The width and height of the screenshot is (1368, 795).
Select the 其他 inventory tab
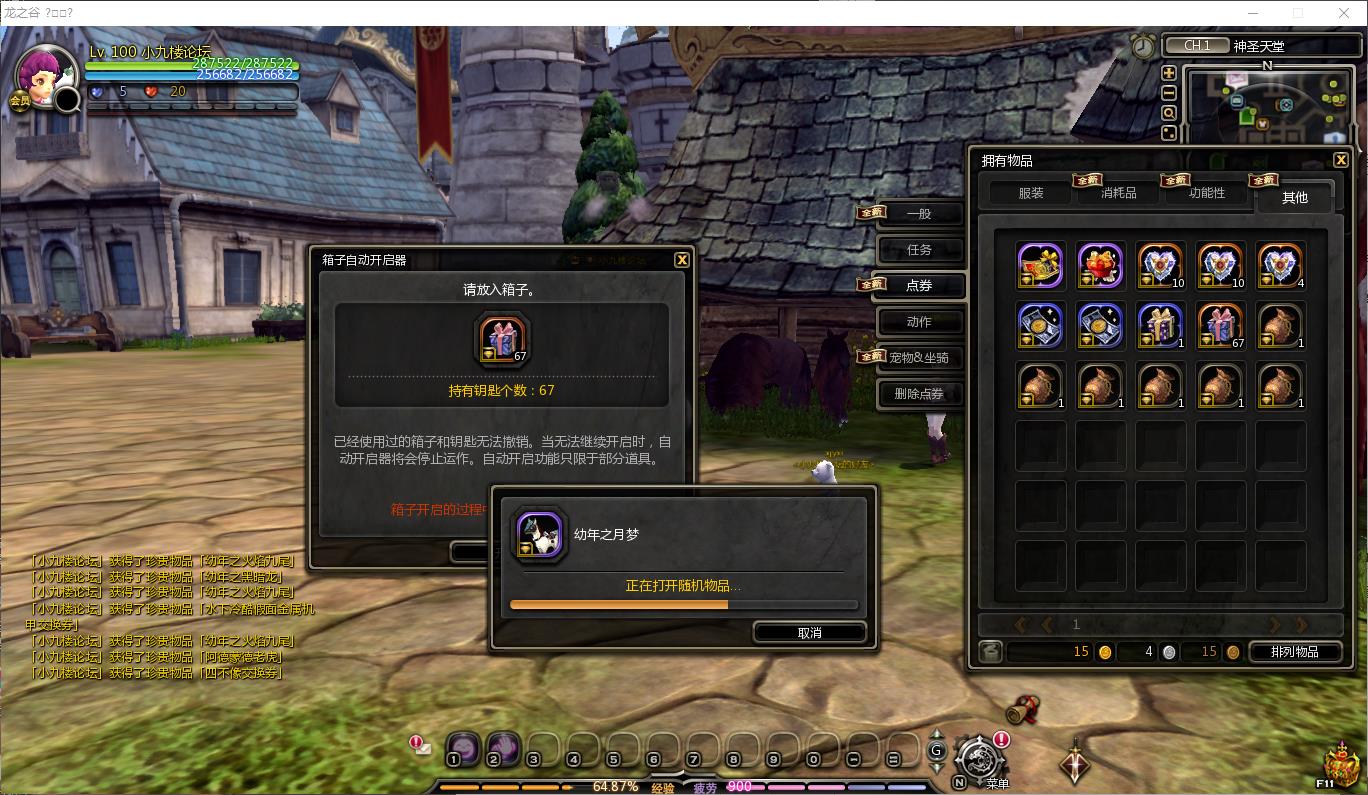click(x=1294, y=197)
